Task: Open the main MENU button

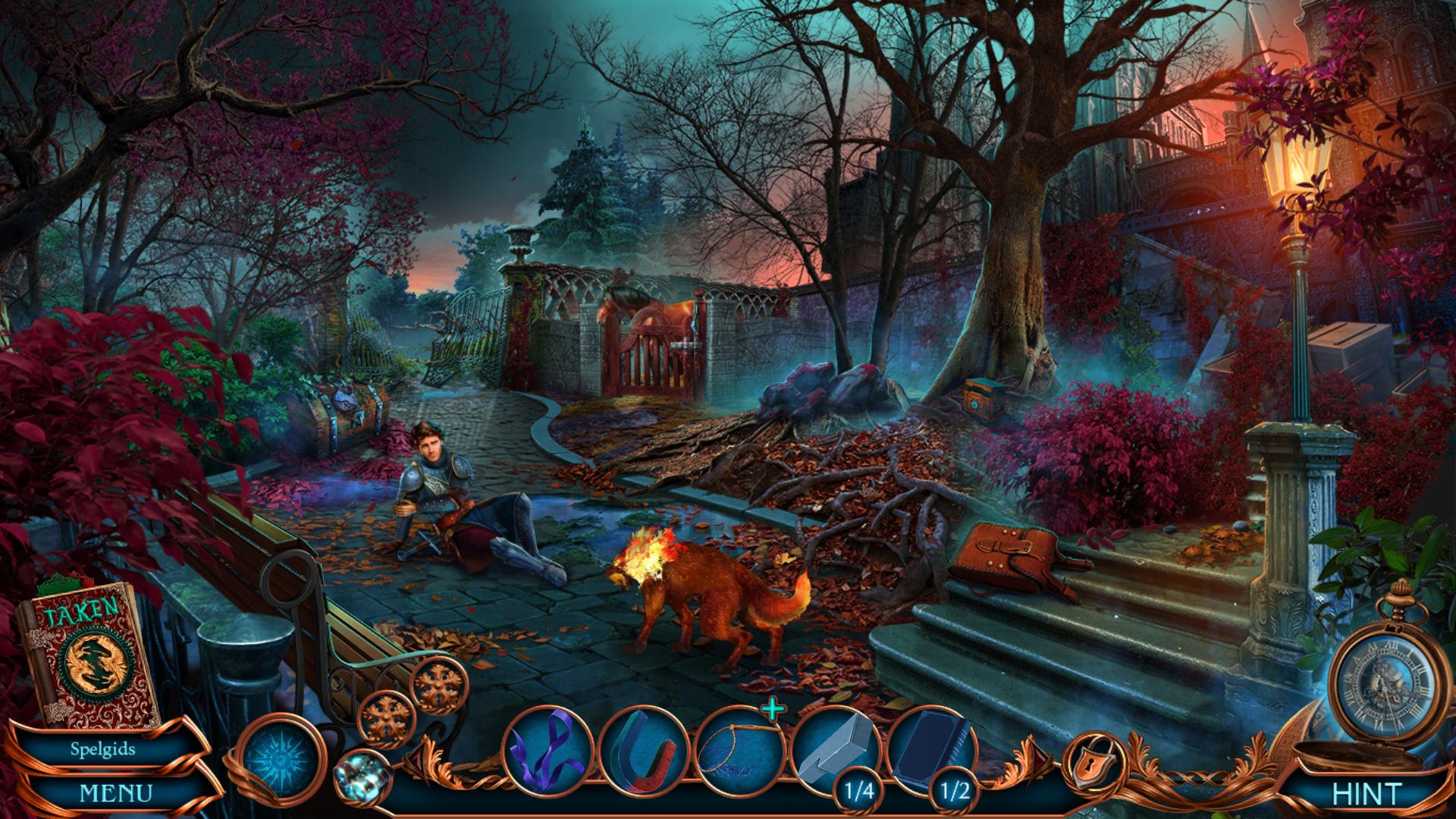Action: 115,793
